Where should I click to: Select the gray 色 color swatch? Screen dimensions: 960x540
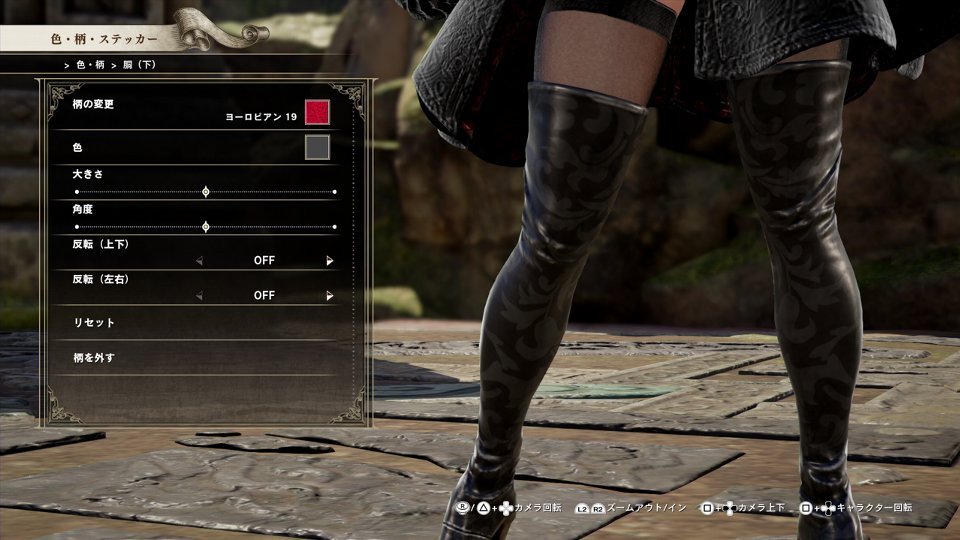pyautogui.click(x=317, y=148)
